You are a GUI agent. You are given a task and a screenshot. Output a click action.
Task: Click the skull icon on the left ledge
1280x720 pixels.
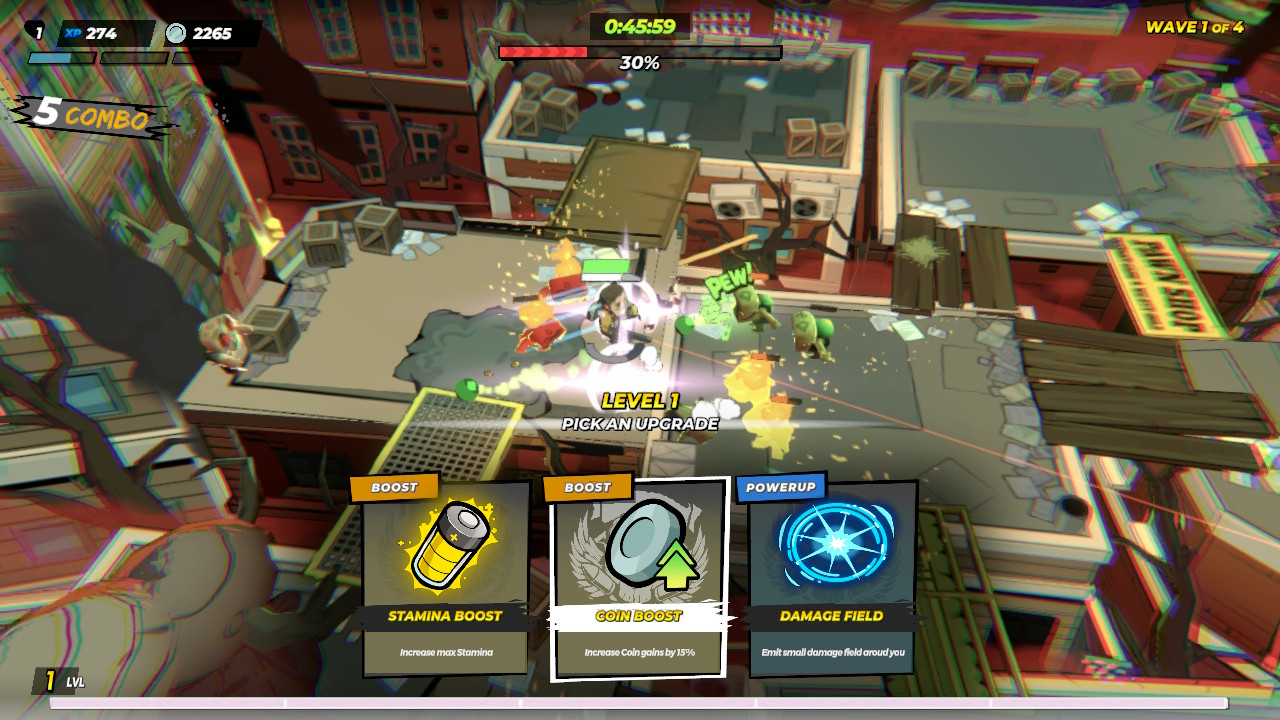pos(225,341)
